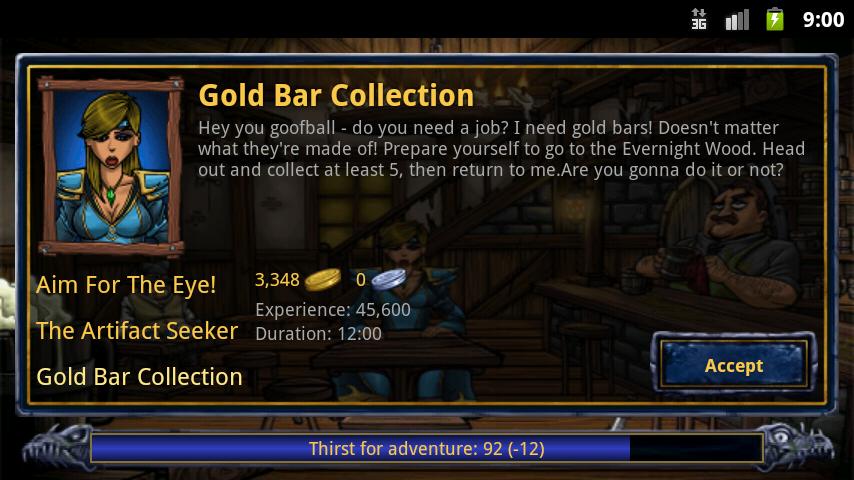Image resolution: width=854 pixels, height=480 pixels.
Task: Accept the Gold Bar Collection quest
Action: [x=733, y=365]
